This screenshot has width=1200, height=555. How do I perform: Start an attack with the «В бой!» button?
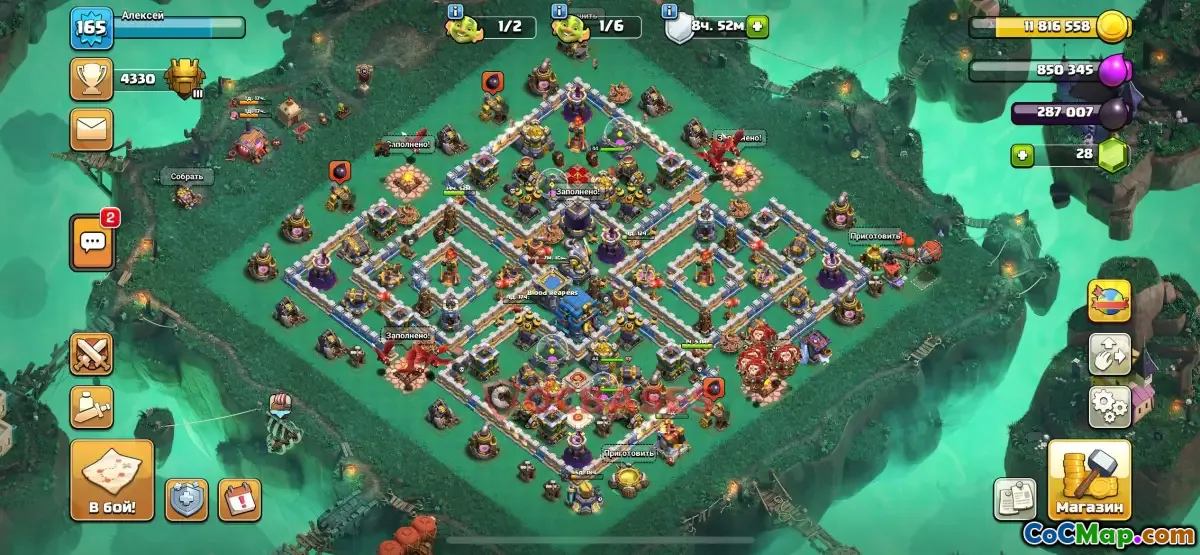coord(112,481)
